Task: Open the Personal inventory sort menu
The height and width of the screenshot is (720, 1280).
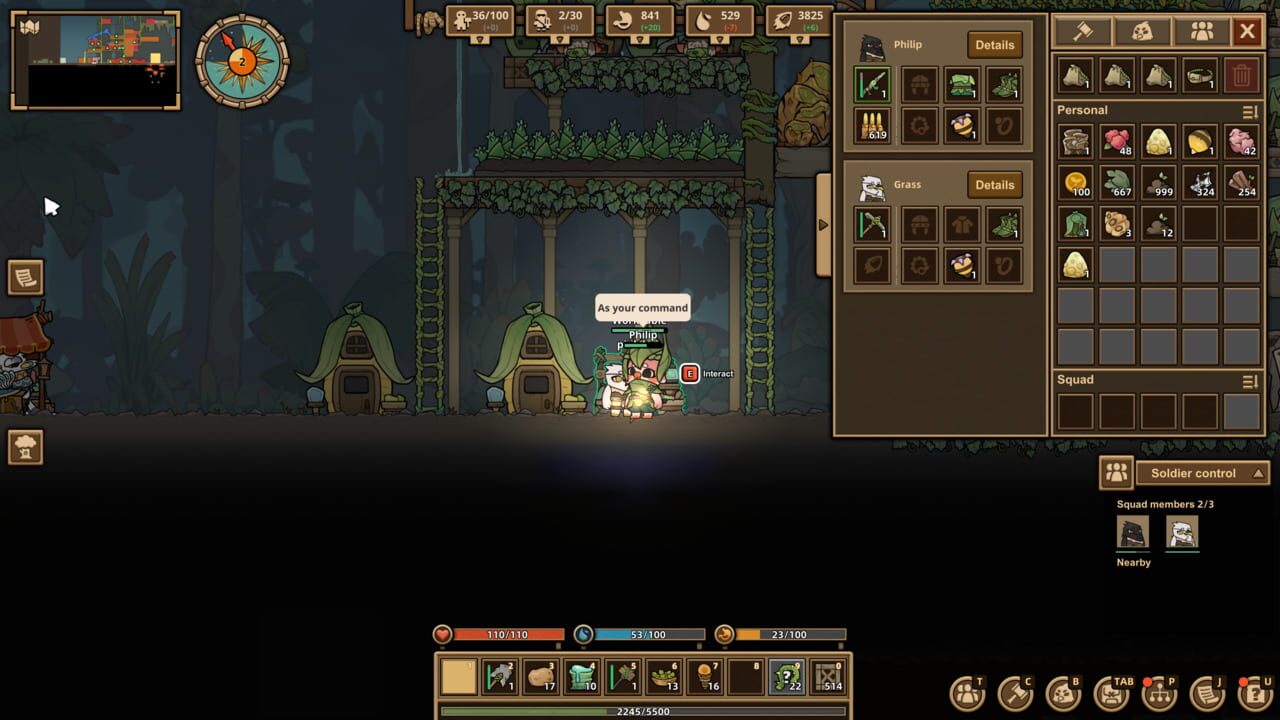Action: pos(1247,110)
